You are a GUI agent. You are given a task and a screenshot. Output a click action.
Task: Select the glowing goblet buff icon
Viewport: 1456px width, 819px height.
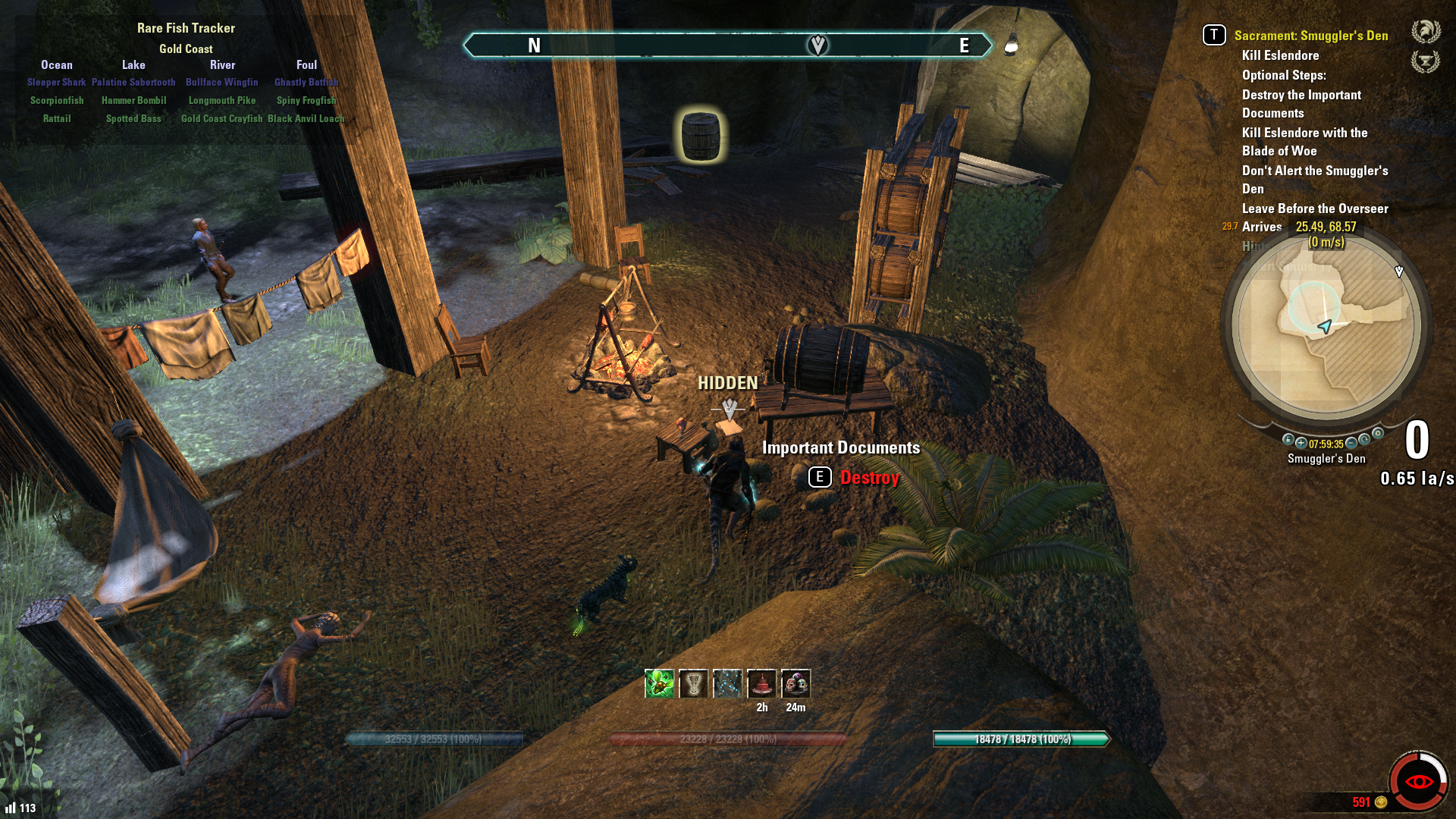tap(693, 684)
